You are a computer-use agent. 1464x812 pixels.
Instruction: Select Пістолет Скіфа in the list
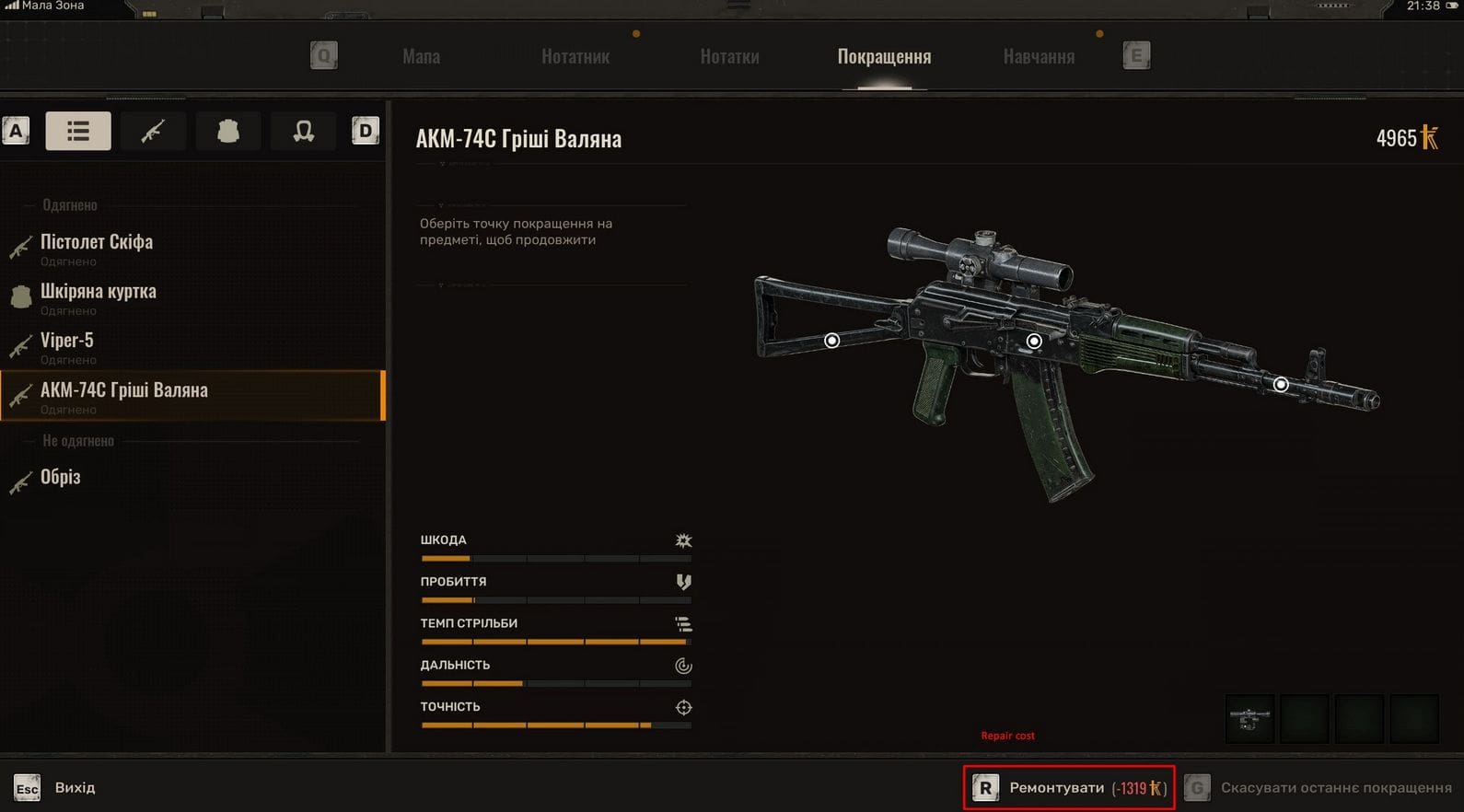[x=97, y=243]
